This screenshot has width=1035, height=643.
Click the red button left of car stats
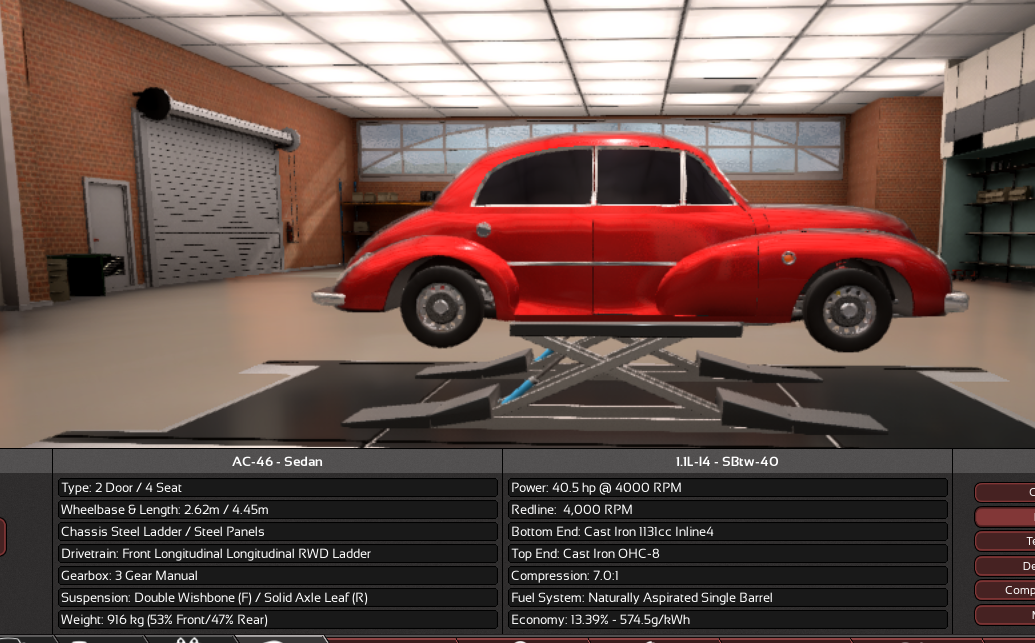[x=3, y=537]
